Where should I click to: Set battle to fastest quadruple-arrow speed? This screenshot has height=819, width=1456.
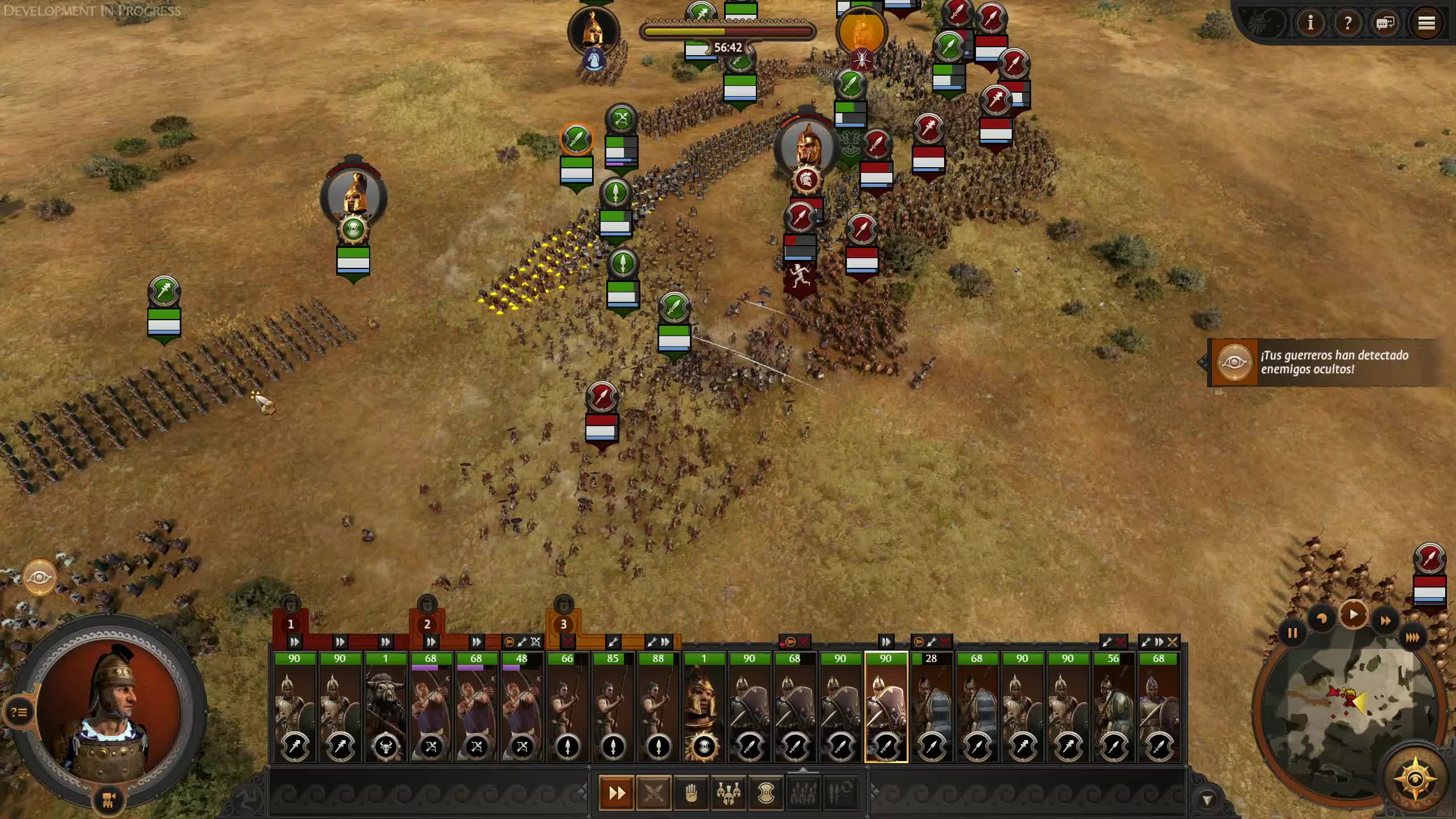point(1412,637)
